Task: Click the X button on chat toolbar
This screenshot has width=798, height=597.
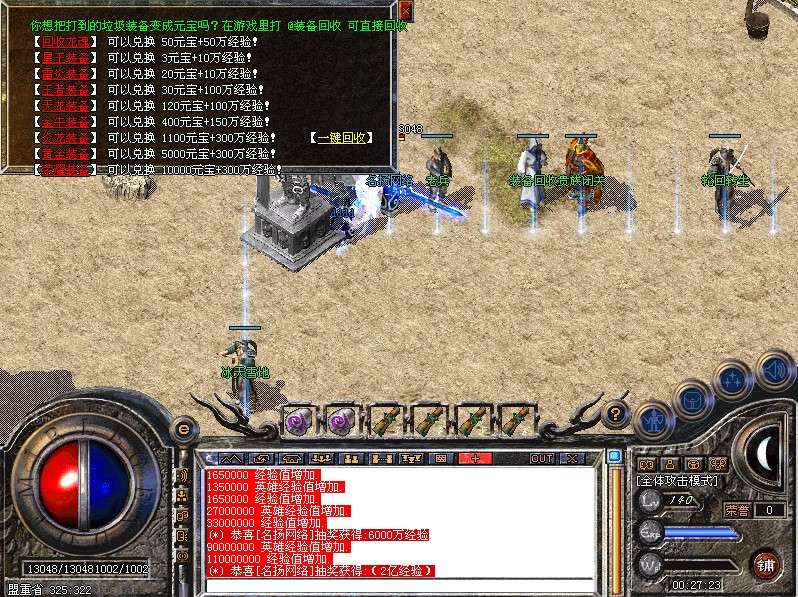Action: point(572,458)
